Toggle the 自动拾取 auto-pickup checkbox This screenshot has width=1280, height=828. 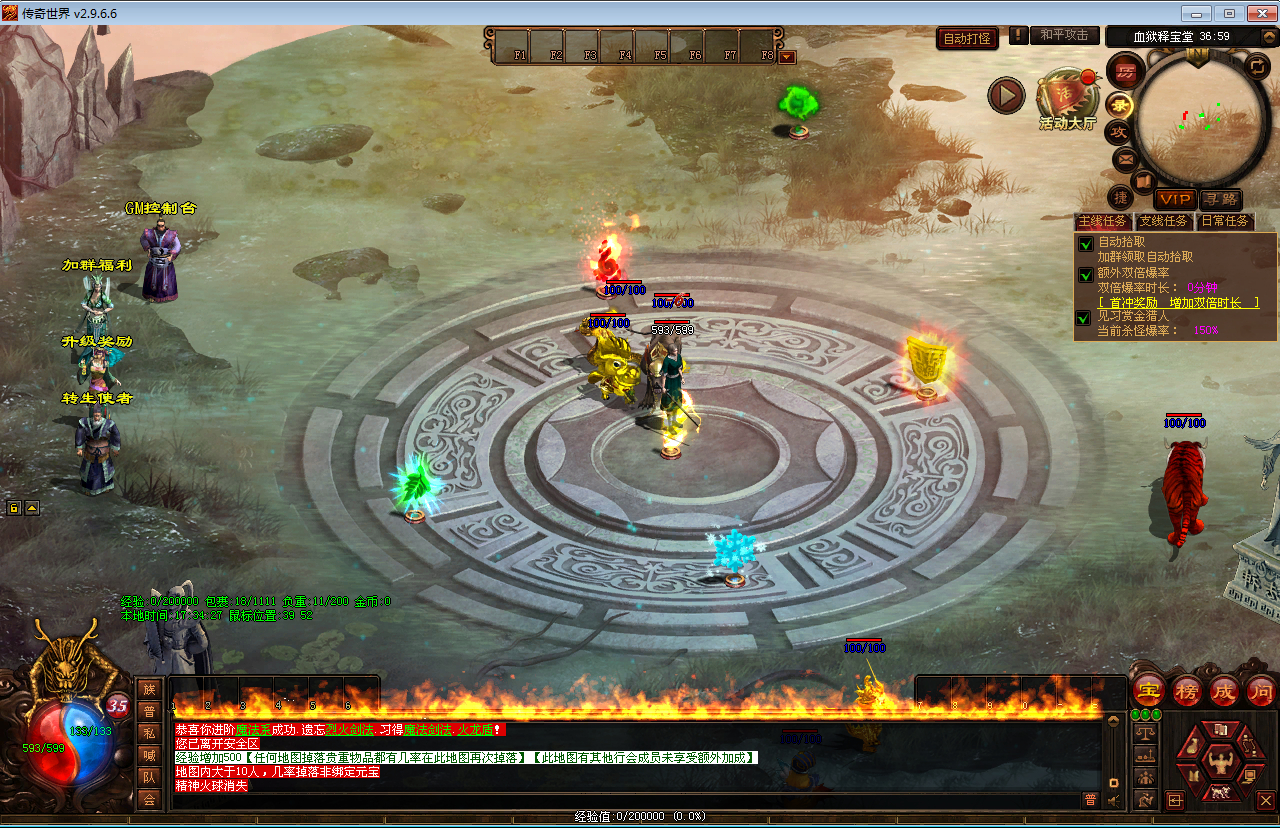1085,243
